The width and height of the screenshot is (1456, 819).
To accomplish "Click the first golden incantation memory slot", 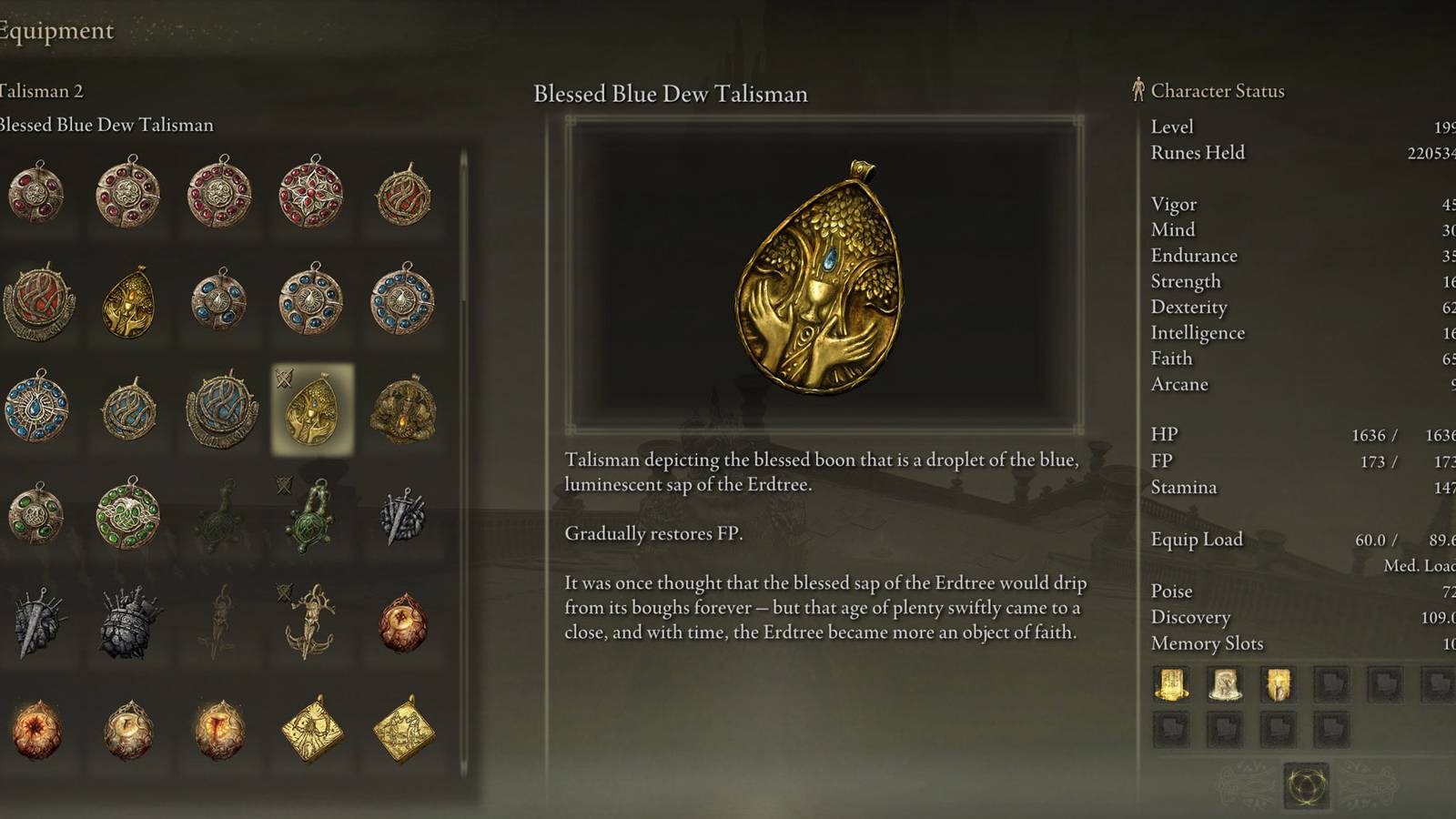I will pyautogui.click(x=1171, y=684).
